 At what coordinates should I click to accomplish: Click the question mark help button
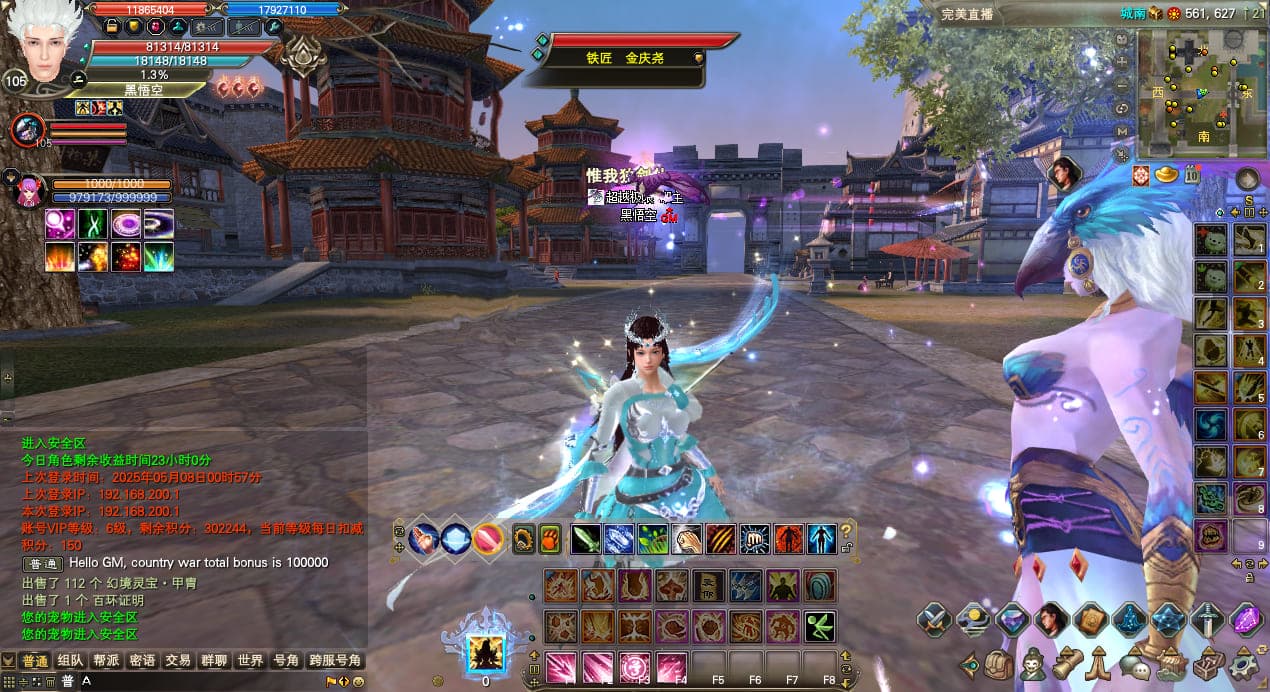pos(847,532)
